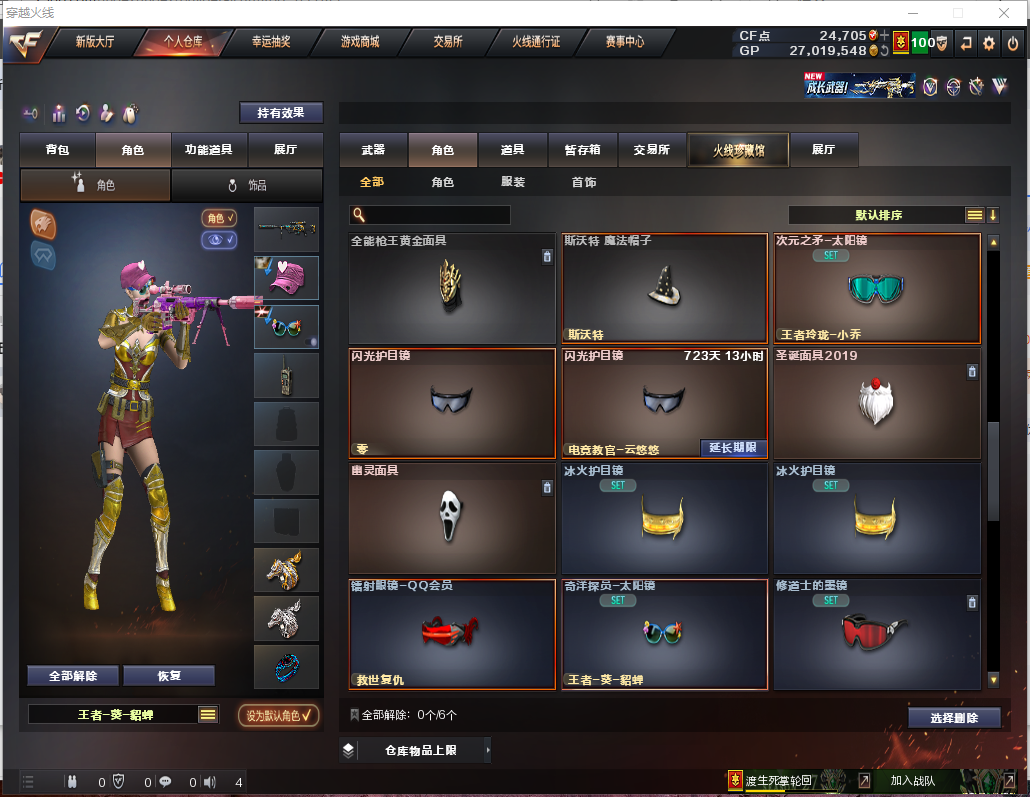Click 全部解除 to unequip everything
This screenshot has height=797, width=1030.
click(x=73, y=676)
